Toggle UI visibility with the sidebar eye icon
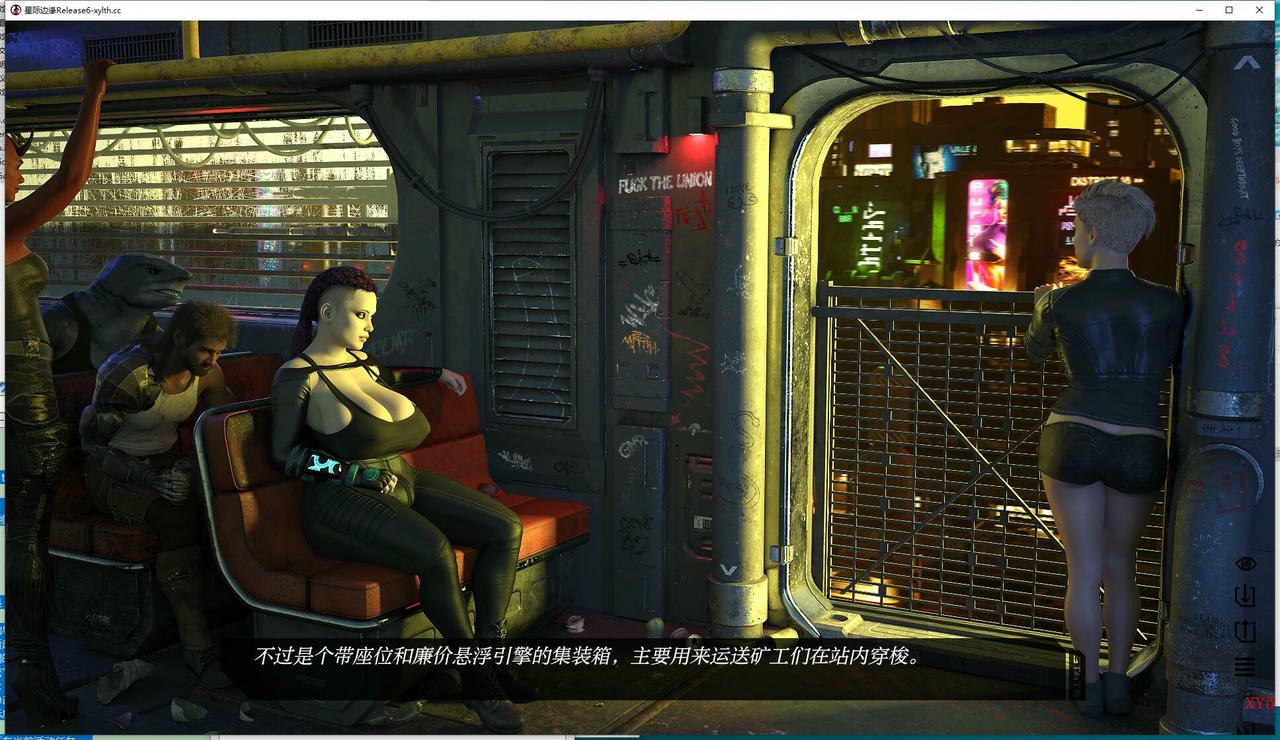This screenshot has width=1280, height=740. pyautogui.click(x=1245, y=563)
